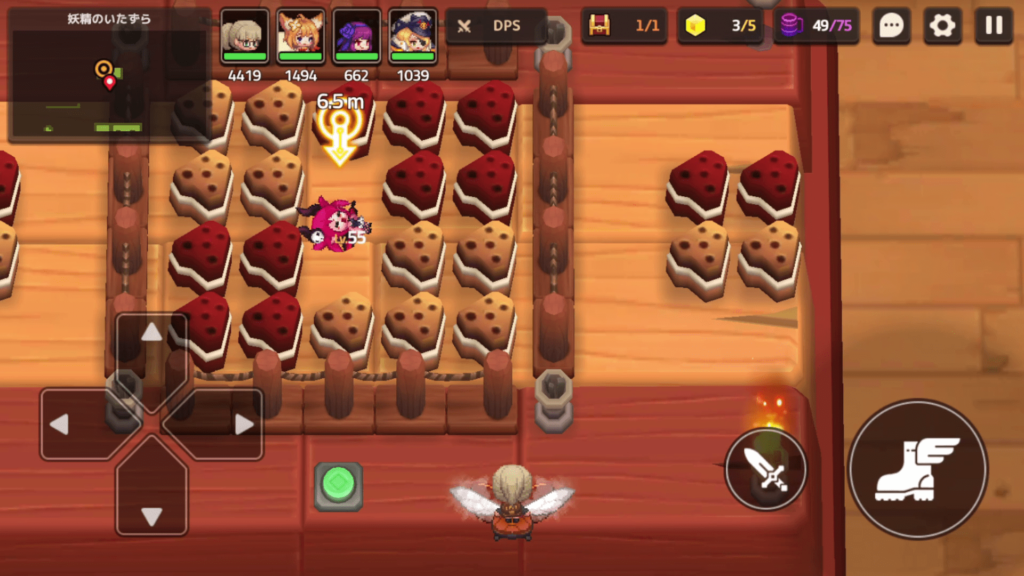This screenshot has height=576, width=1024.
Task: Tap the D-pad right arrow
Action: point(229,424)
